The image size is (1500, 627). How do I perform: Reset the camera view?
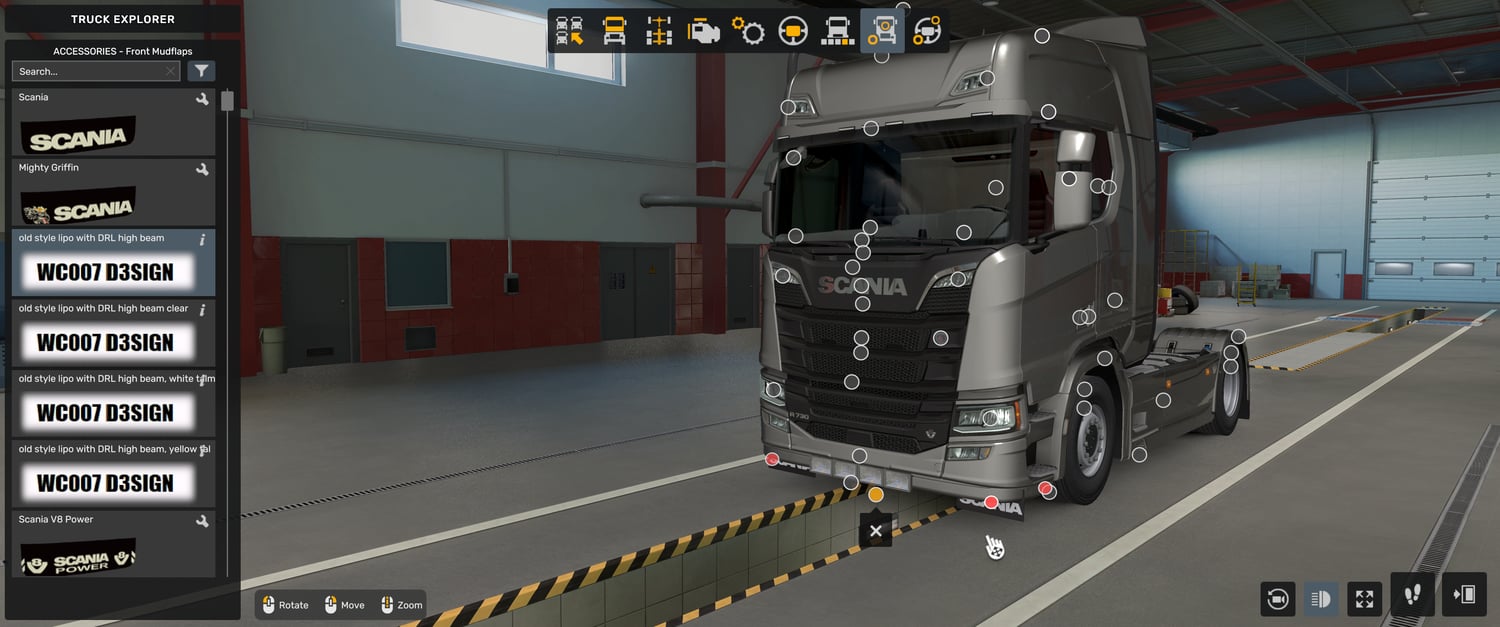(1277, 599)
